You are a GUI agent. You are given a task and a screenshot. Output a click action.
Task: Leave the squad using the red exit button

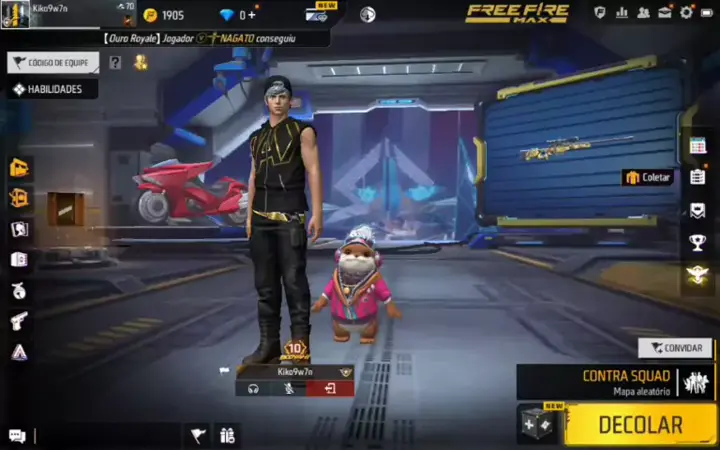(330, 389)
